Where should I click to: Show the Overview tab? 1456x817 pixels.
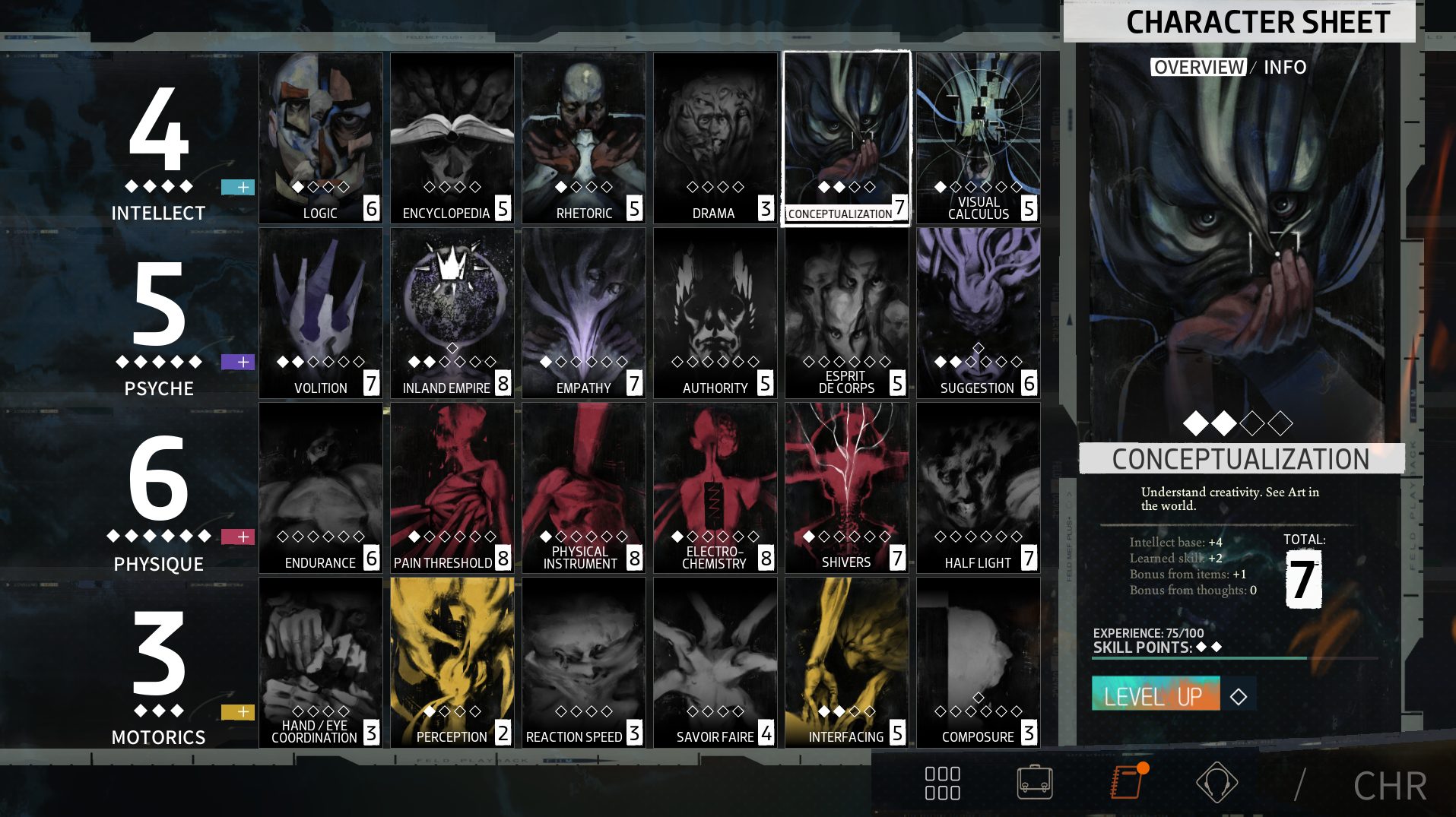[1198, 68]
